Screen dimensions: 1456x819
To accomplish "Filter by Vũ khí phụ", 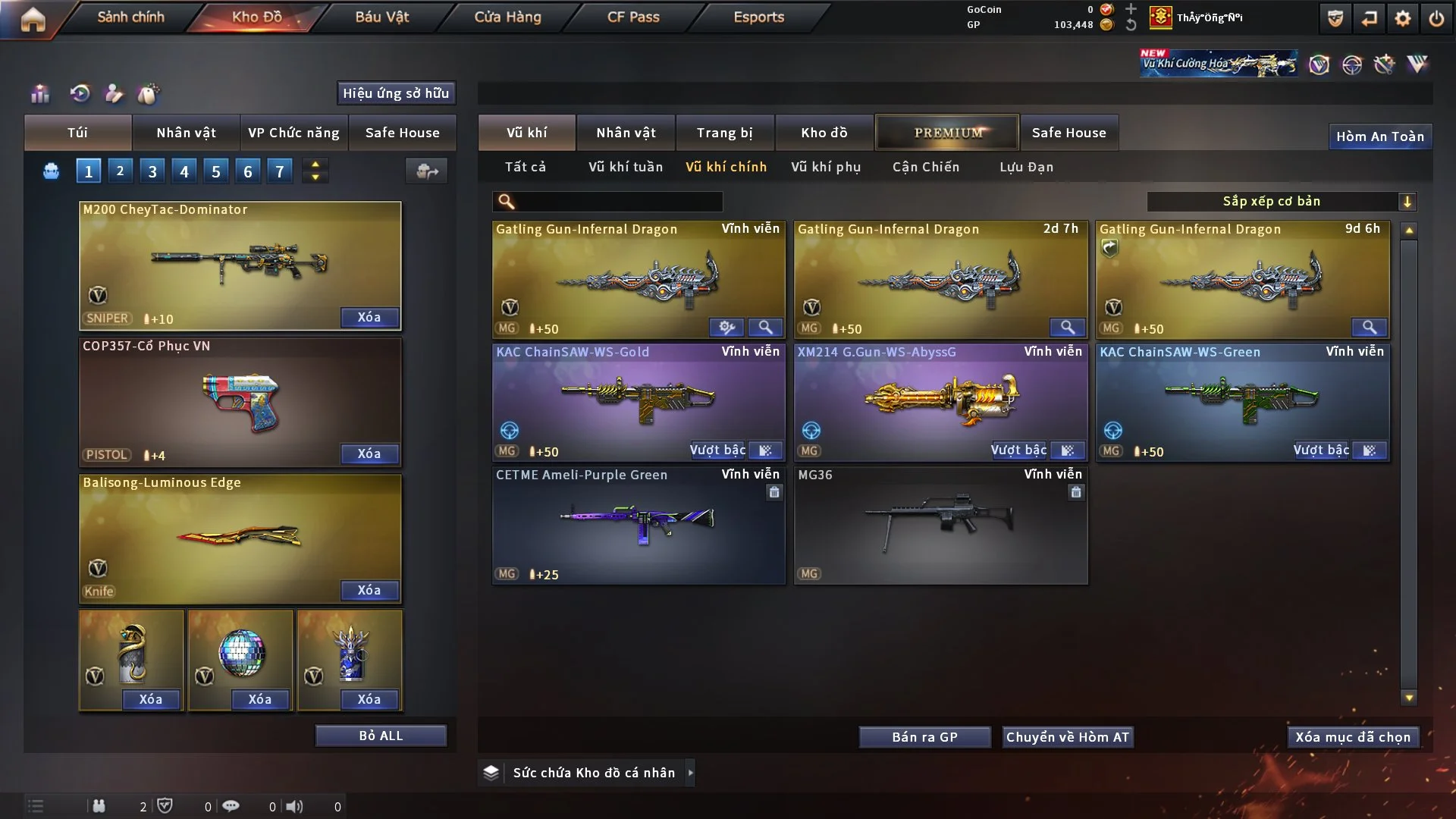I will tap(826, 167).
